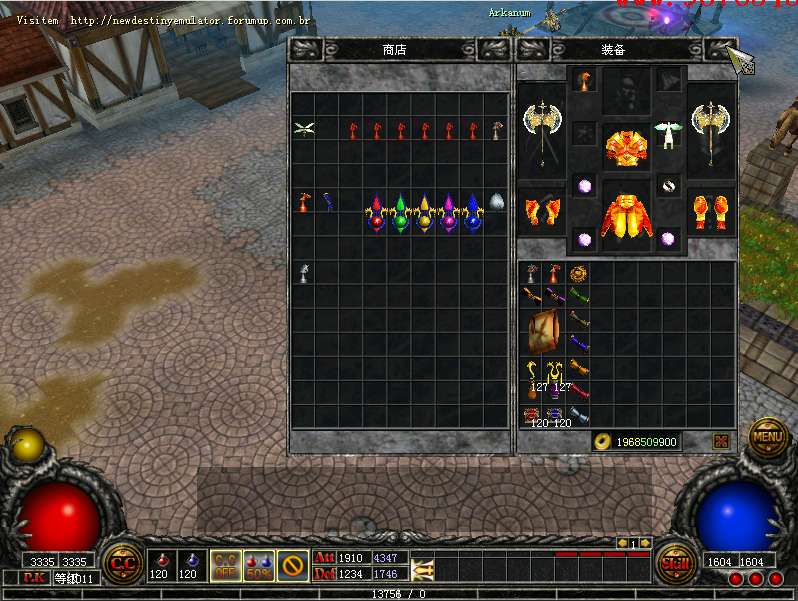The image size is (798, 601).
Task: Select the equipped golden chest armor
Action: point(626,147)
